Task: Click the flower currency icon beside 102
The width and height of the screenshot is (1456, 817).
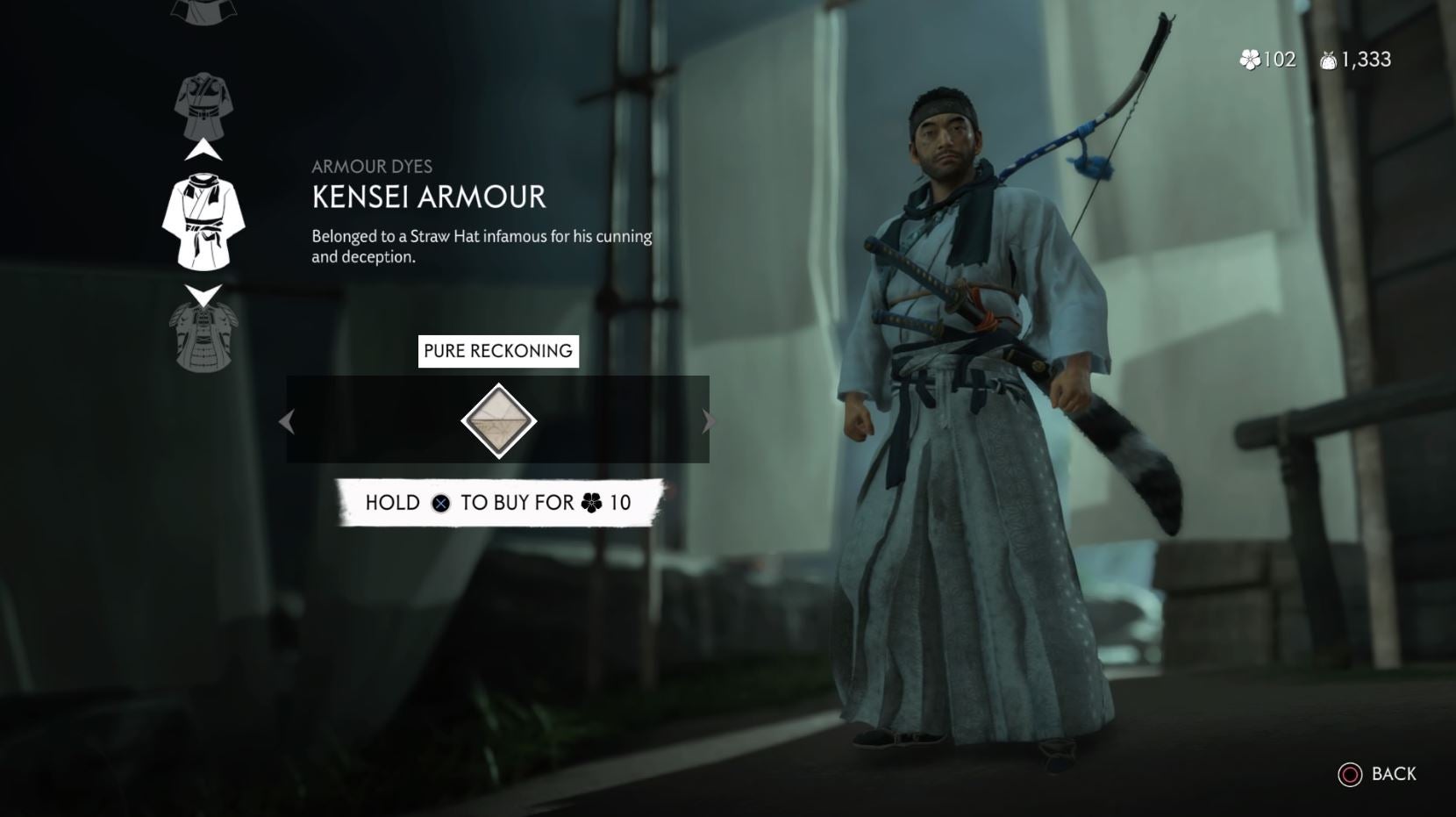Action: 1249,60
